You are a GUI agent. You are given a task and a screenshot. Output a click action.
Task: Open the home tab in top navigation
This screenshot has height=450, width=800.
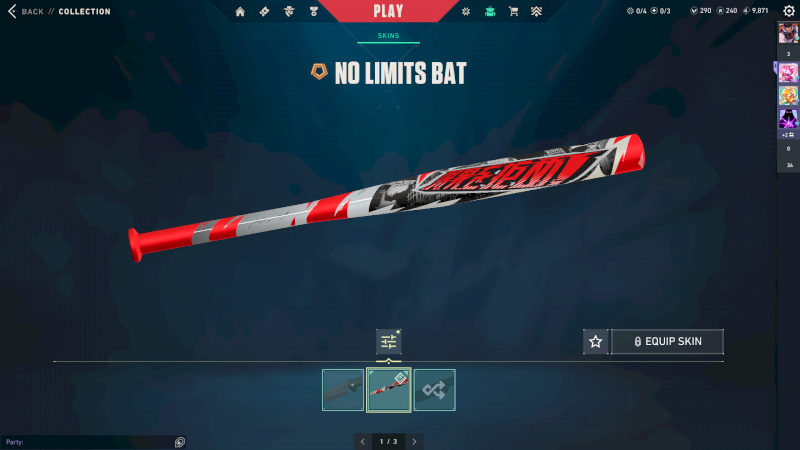(x=240, y=12)
